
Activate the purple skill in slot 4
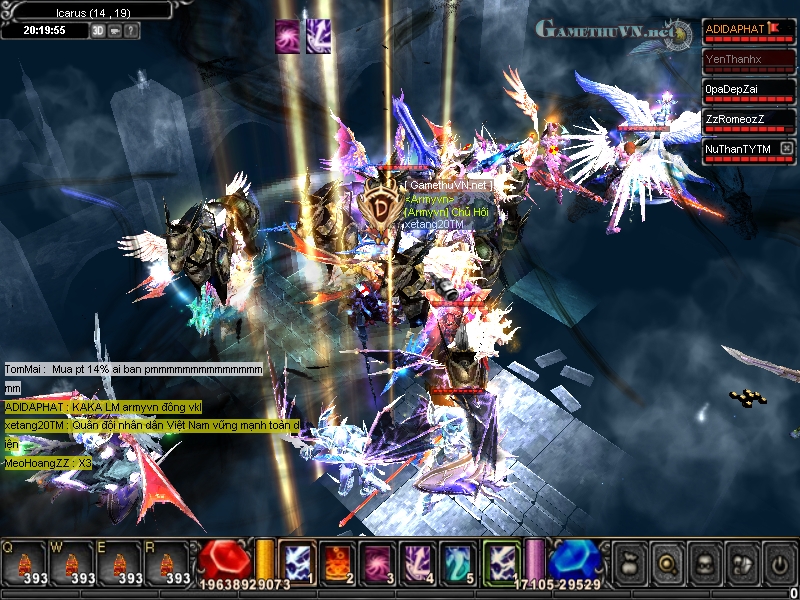tap(417, 561)
